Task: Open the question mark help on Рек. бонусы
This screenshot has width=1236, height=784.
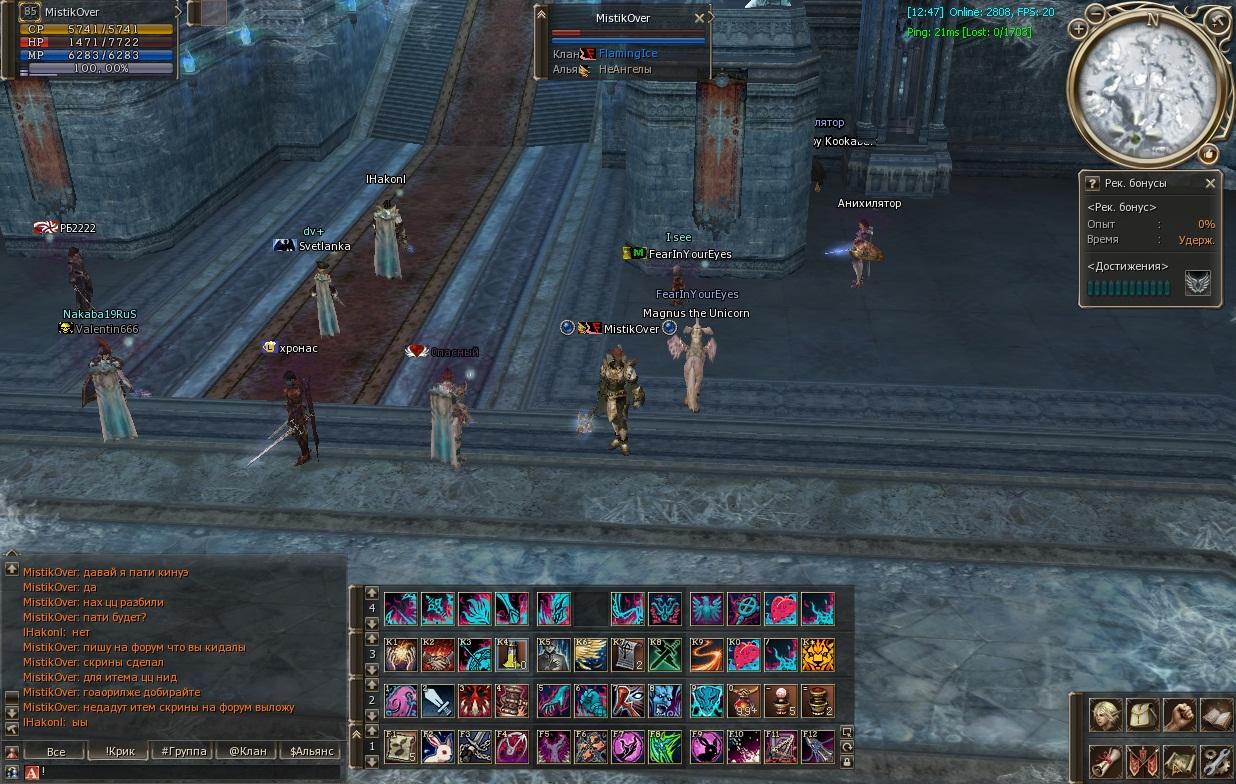Action: (1093, 183)
